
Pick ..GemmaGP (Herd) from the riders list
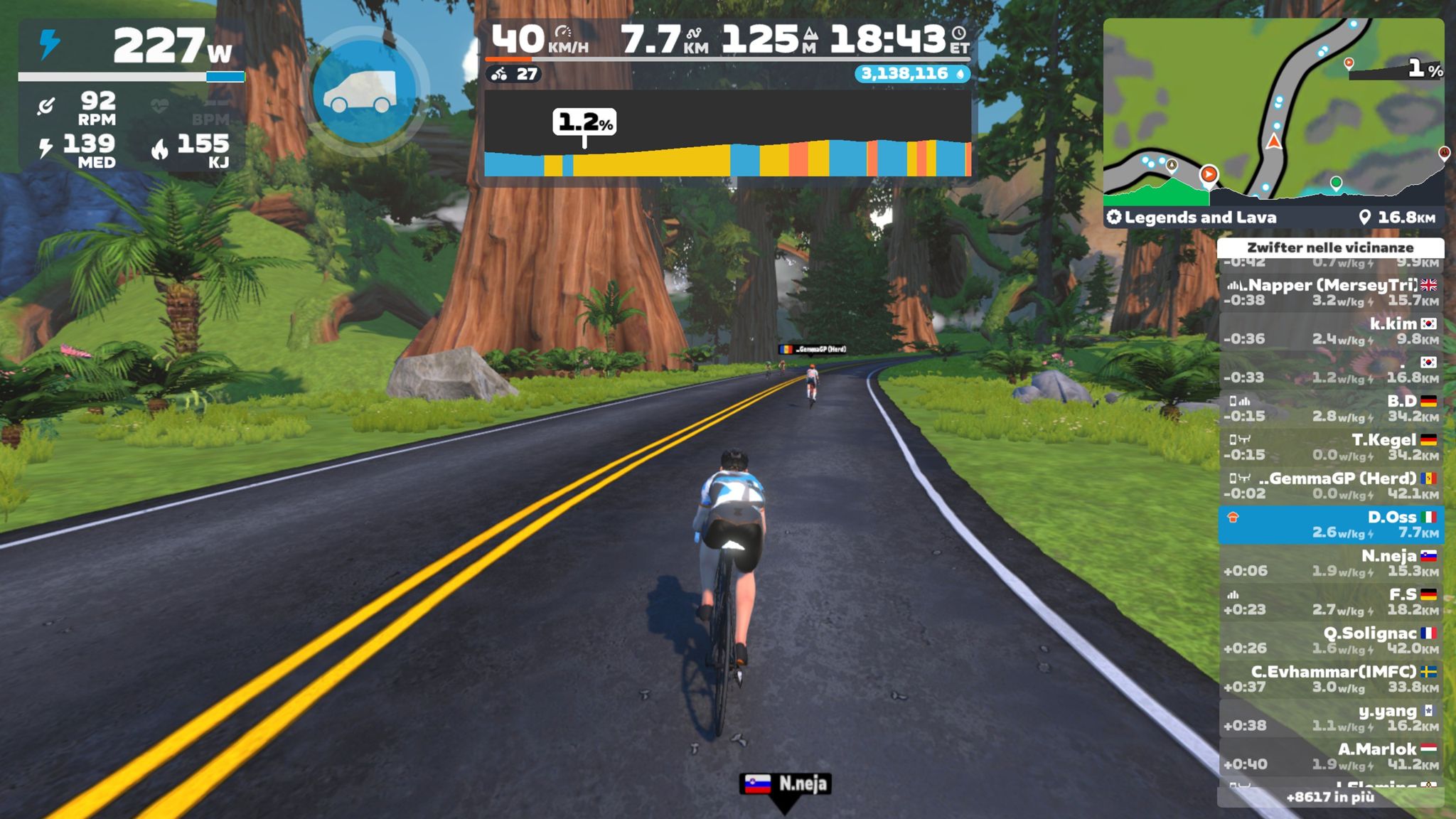pyautogui.click(x=1330, y=486)
